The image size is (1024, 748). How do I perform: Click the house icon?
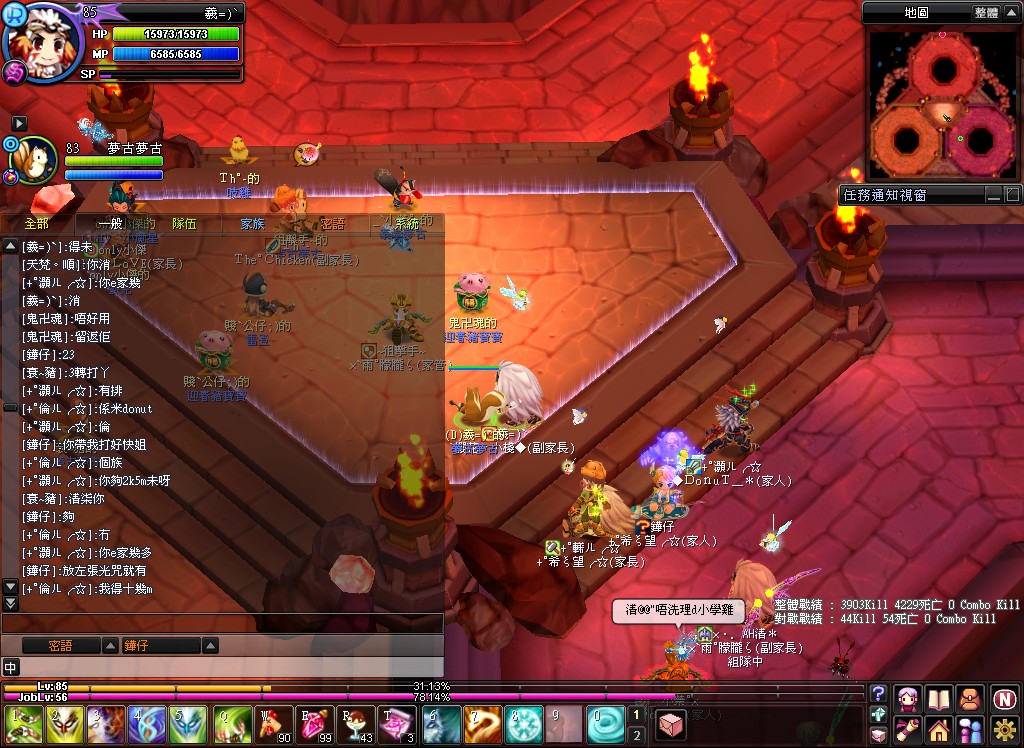click(939, 728)
